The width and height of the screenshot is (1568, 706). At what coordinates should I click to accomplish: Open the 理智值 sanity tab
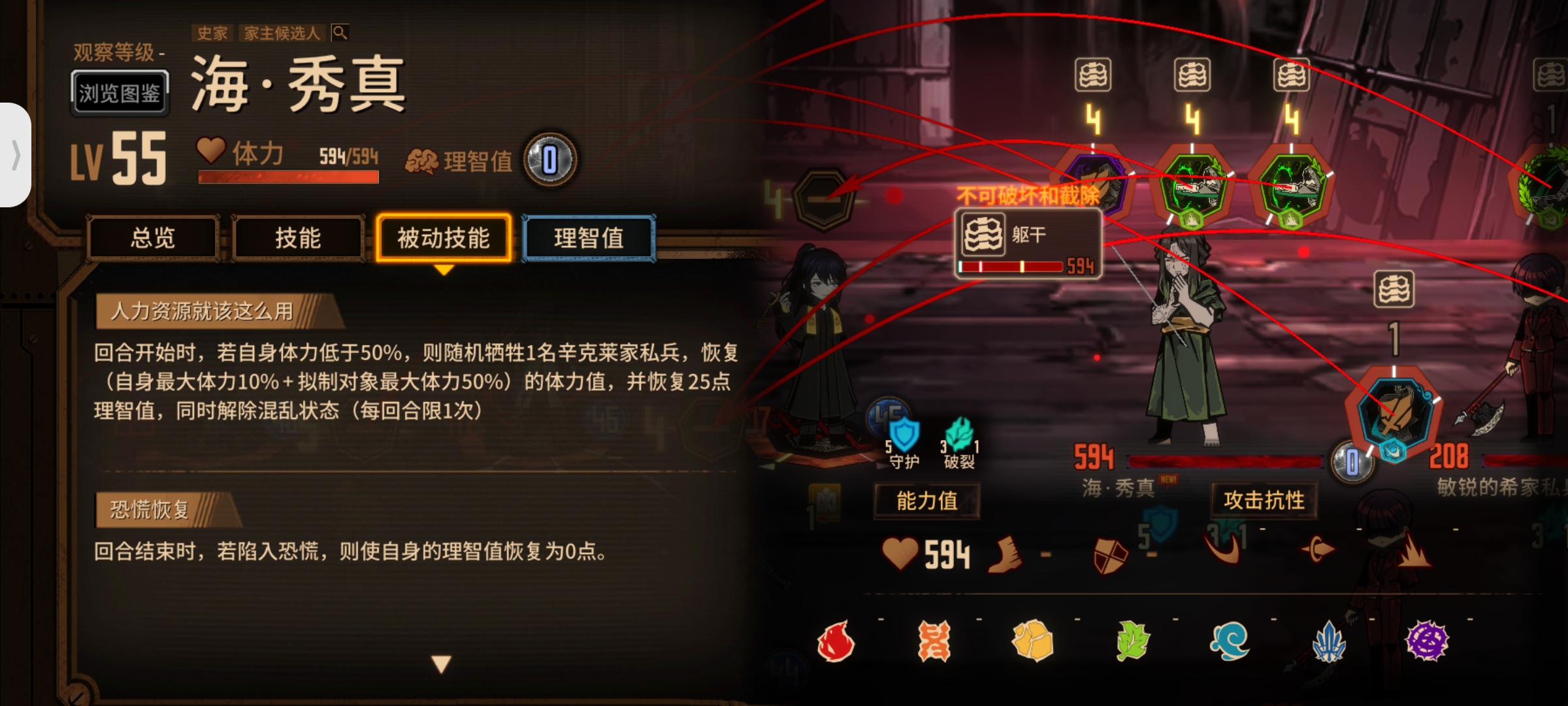589,238
